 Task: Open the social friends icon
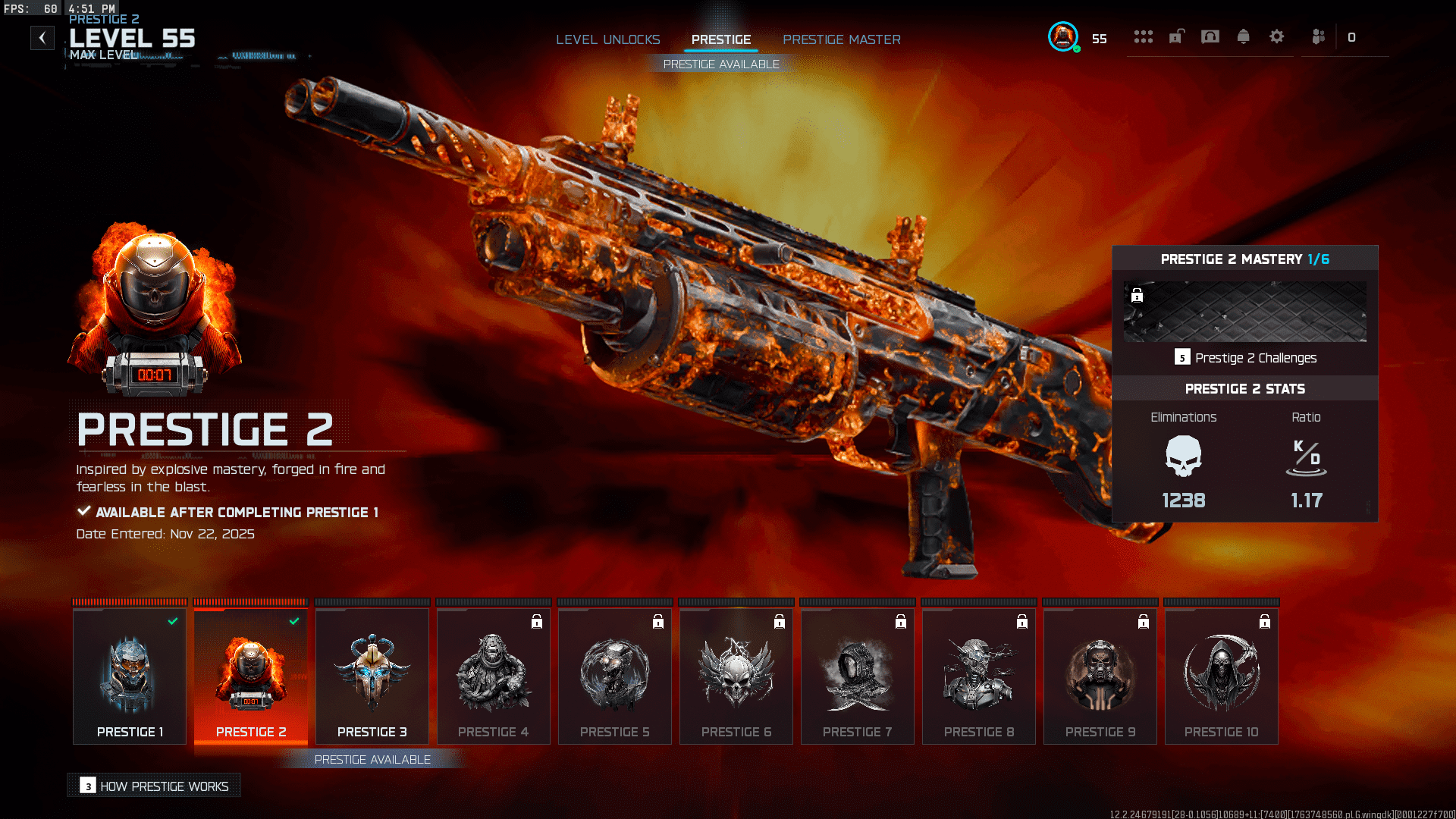(1318, 36)
